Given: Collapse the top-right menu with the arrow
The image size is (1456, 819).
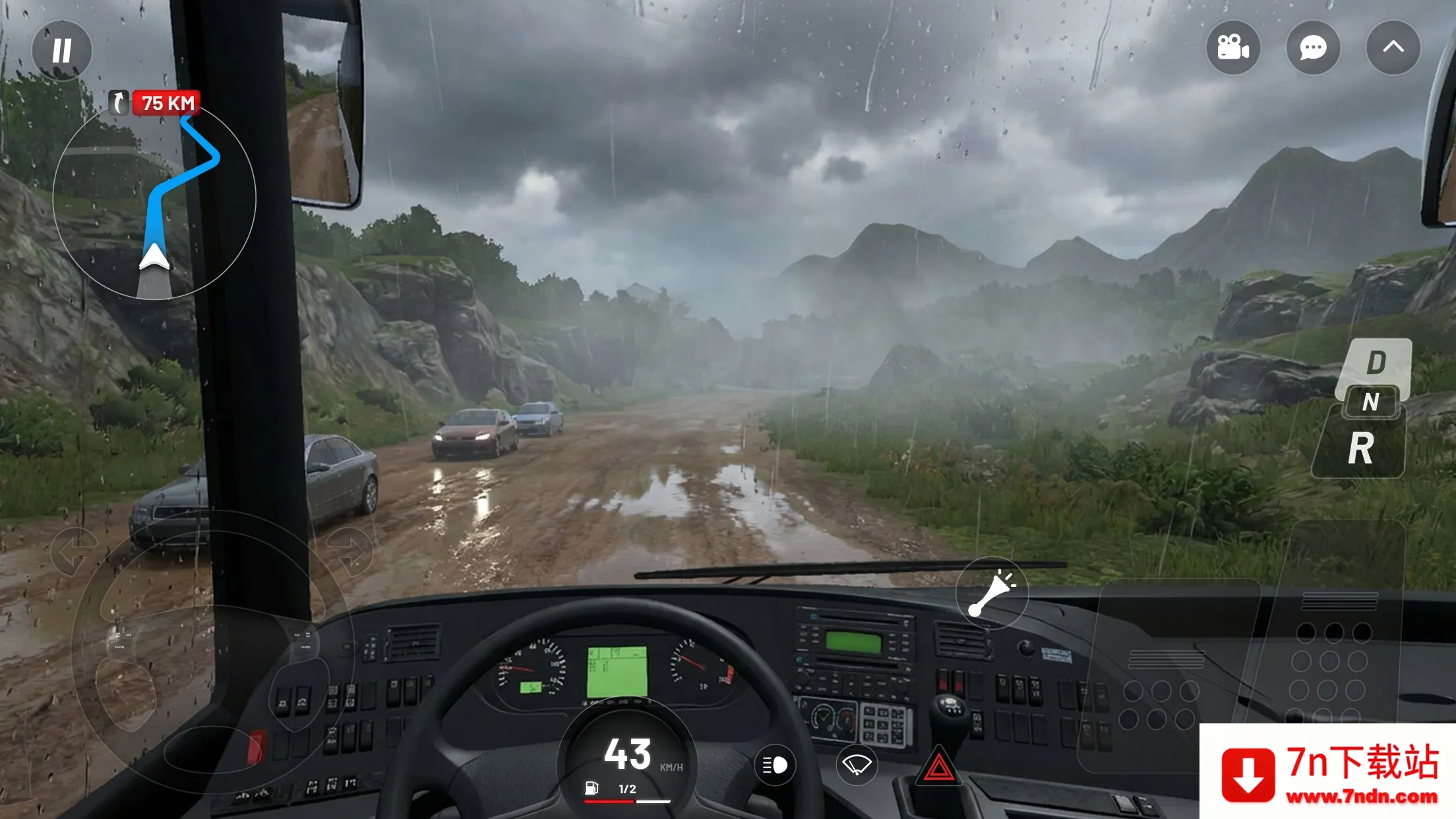Looking at the screenshot, I should coord(1393,47).
